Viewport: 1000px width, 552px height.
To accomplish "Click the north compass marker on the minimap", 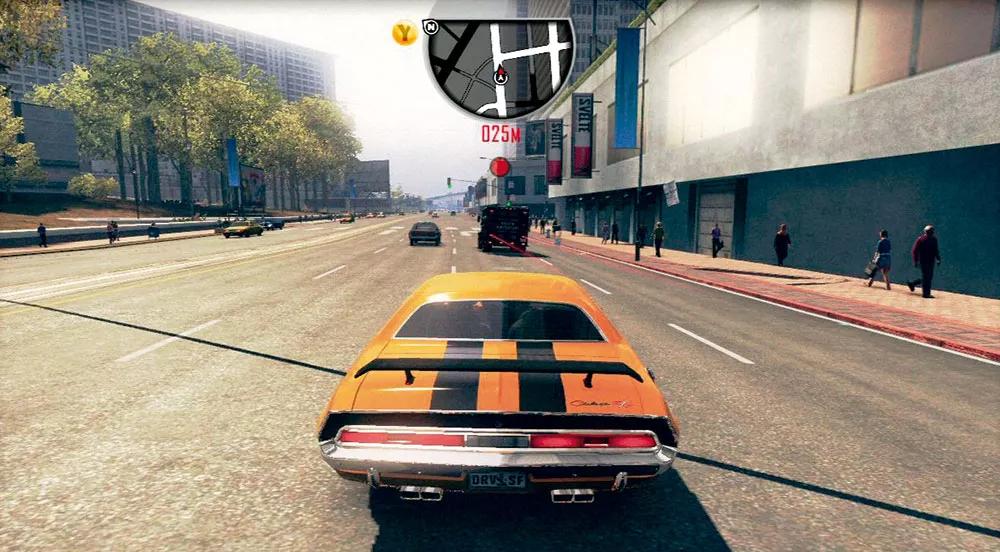I will click(431, 26).
